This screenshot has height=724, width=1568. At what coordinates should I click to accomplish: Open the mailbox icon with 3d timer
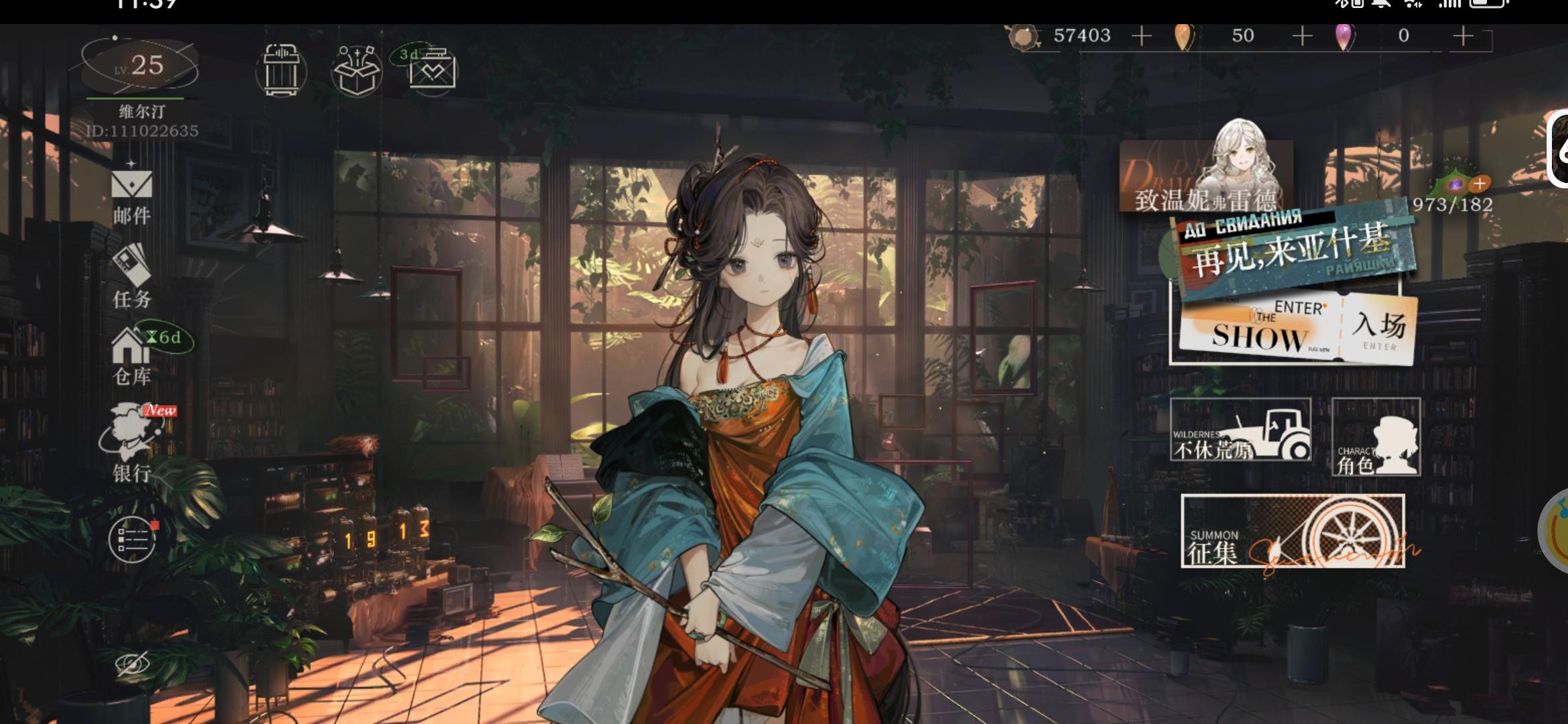pyautogui.click(x=432, y=72)
